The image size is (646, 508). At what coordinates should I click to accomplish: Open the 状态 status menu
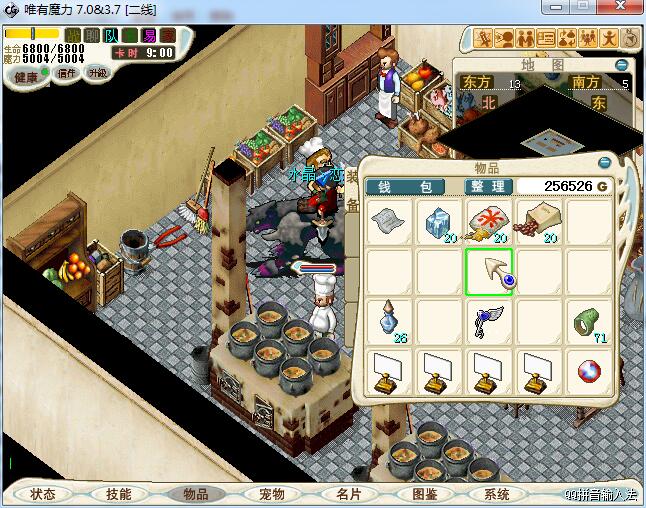coord(43,494)
